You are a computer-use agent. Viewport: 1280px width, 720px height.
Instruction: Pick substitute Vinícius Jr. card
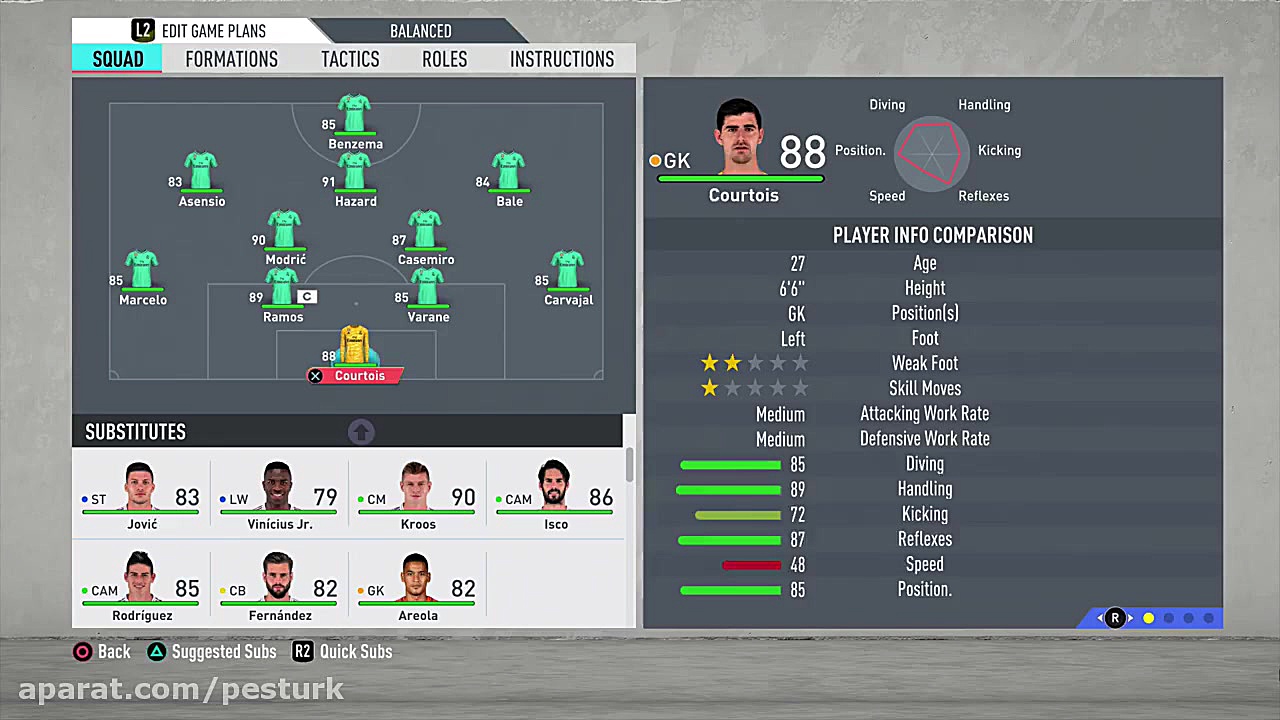click(x=279, y=496)
